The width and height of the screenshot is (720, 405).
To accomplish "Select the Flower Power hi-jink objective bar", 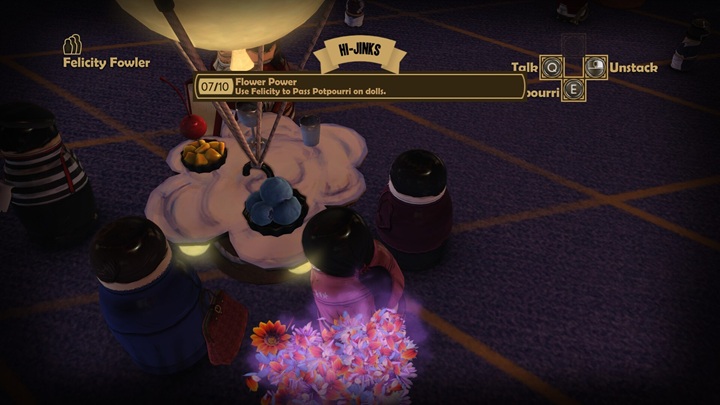I will coord(359,87).
